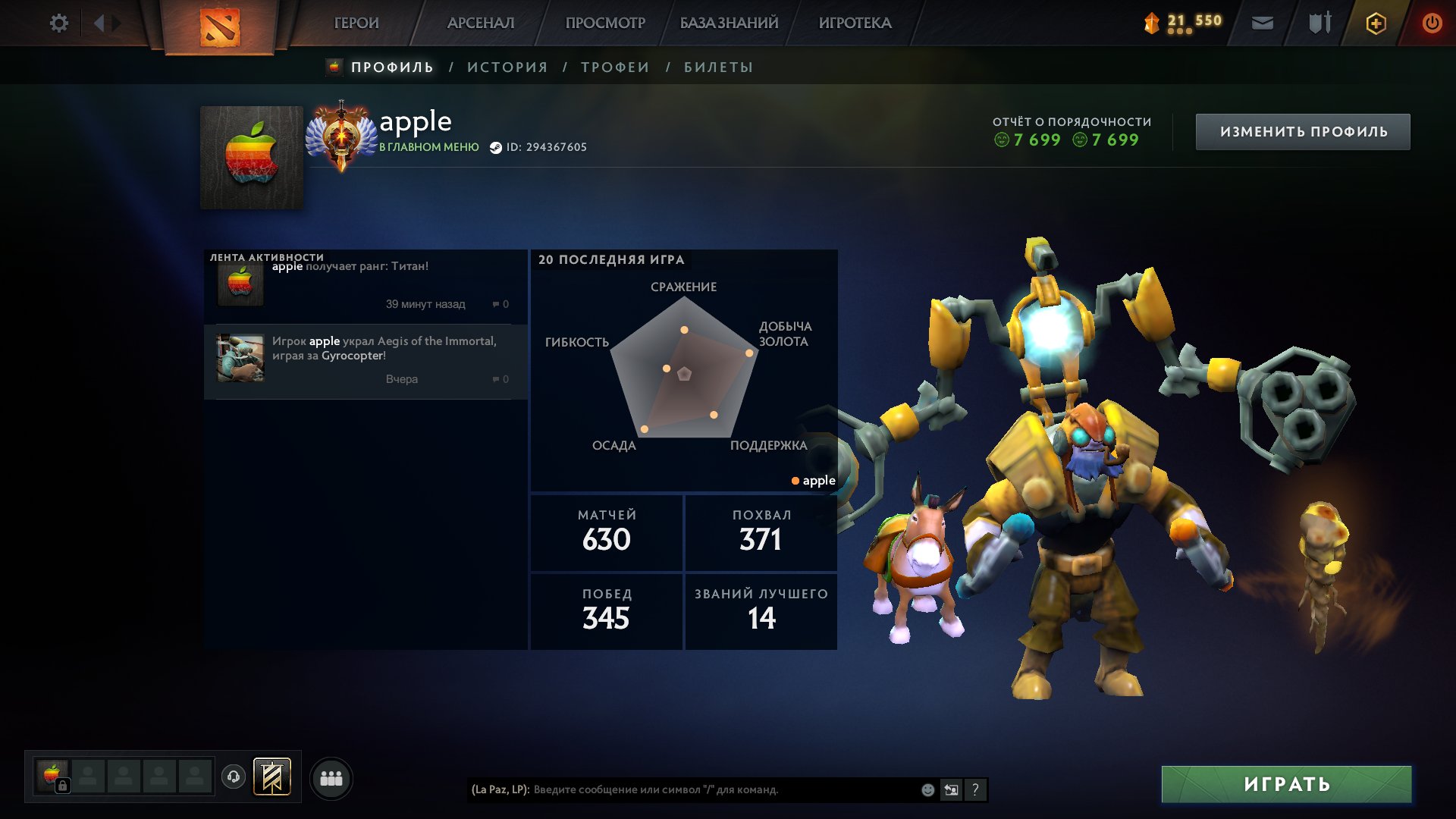Open the emoticon smiley picker in chat

point(927,790)
